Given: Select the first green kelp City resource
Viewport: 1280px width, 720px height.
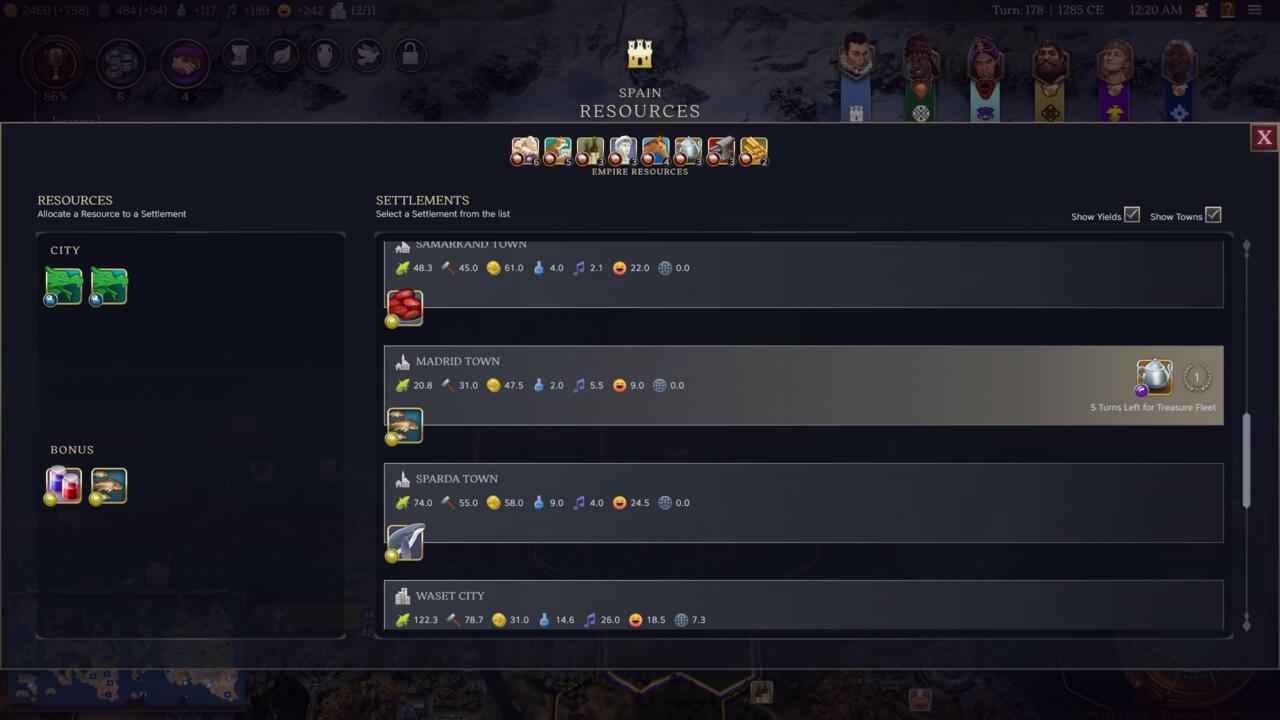Looking at the screenshot, I should click(63, 285).
